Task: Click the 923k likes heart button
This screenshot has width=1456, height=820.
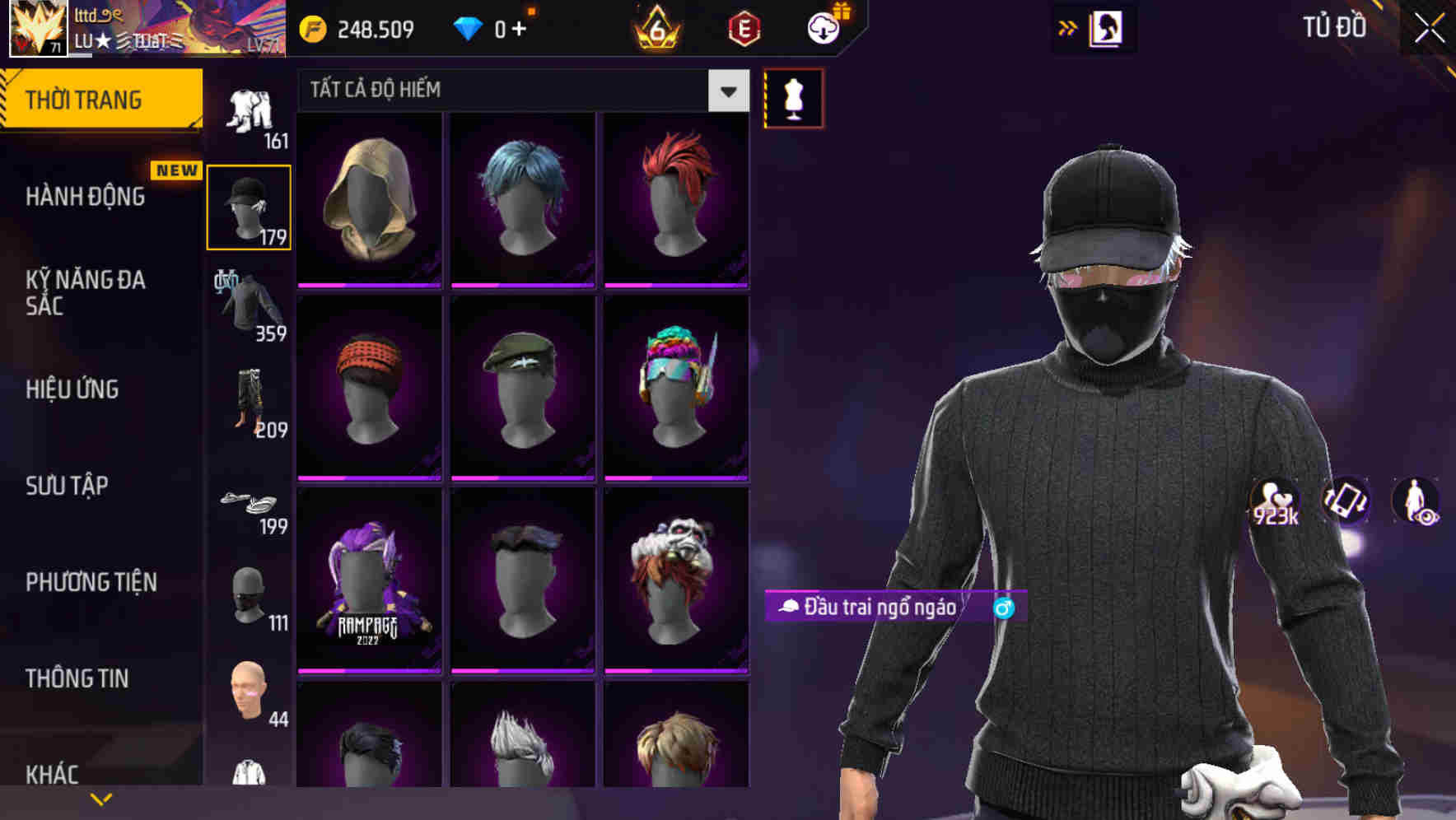Action: 1273,502
